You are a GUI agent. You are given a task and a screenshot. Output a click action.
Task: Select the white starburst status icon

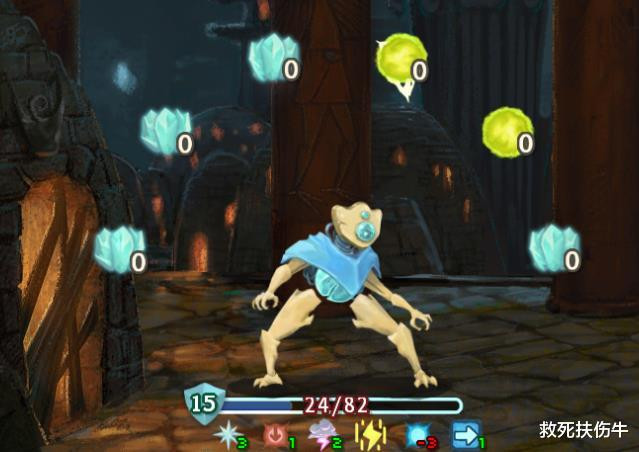[226, 435]
